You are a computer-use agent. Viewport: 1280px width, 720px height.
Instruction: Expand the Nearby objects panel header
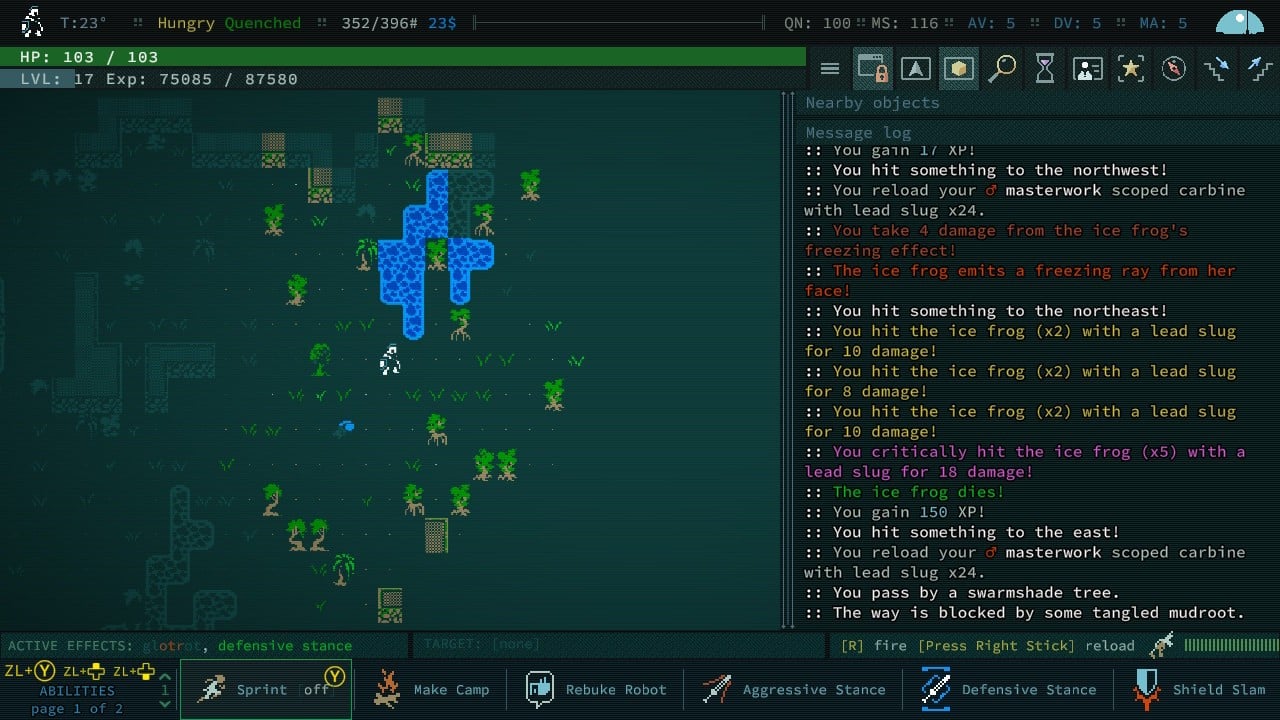[873, 103]
